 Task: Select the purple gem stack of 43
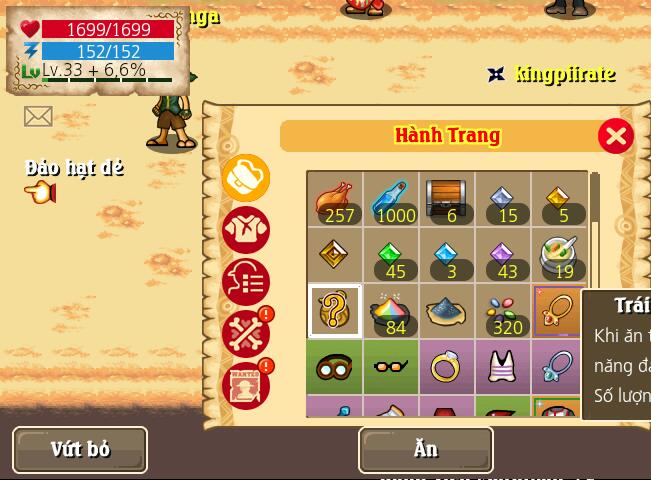point(503,256)
